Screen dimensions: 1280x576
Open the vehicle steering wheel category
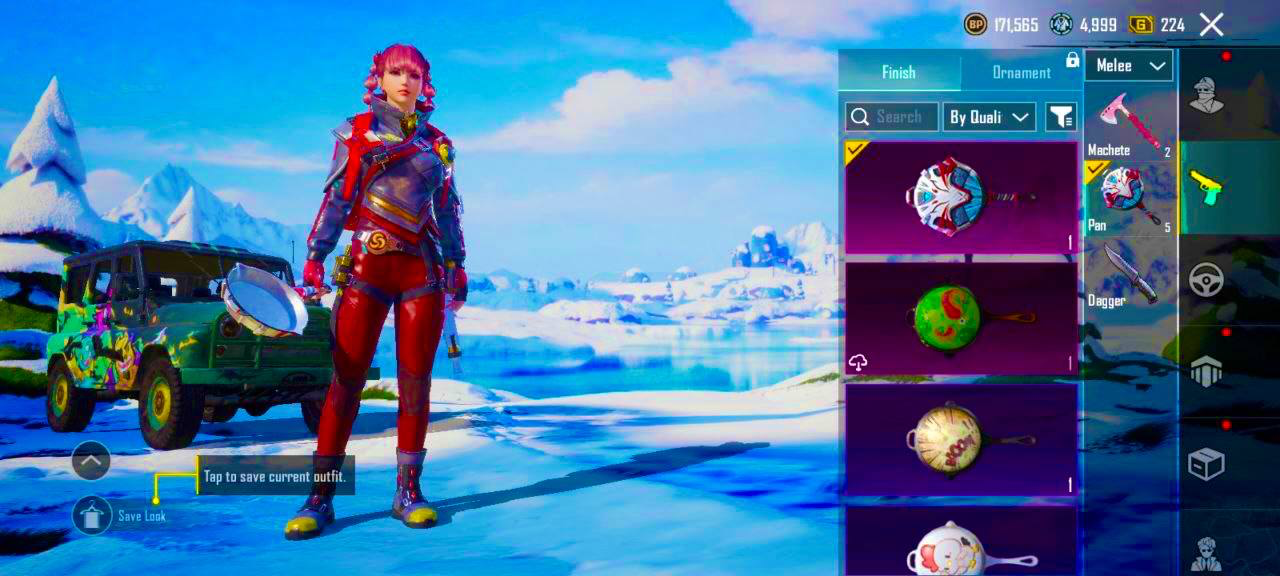coord(1207,279)
